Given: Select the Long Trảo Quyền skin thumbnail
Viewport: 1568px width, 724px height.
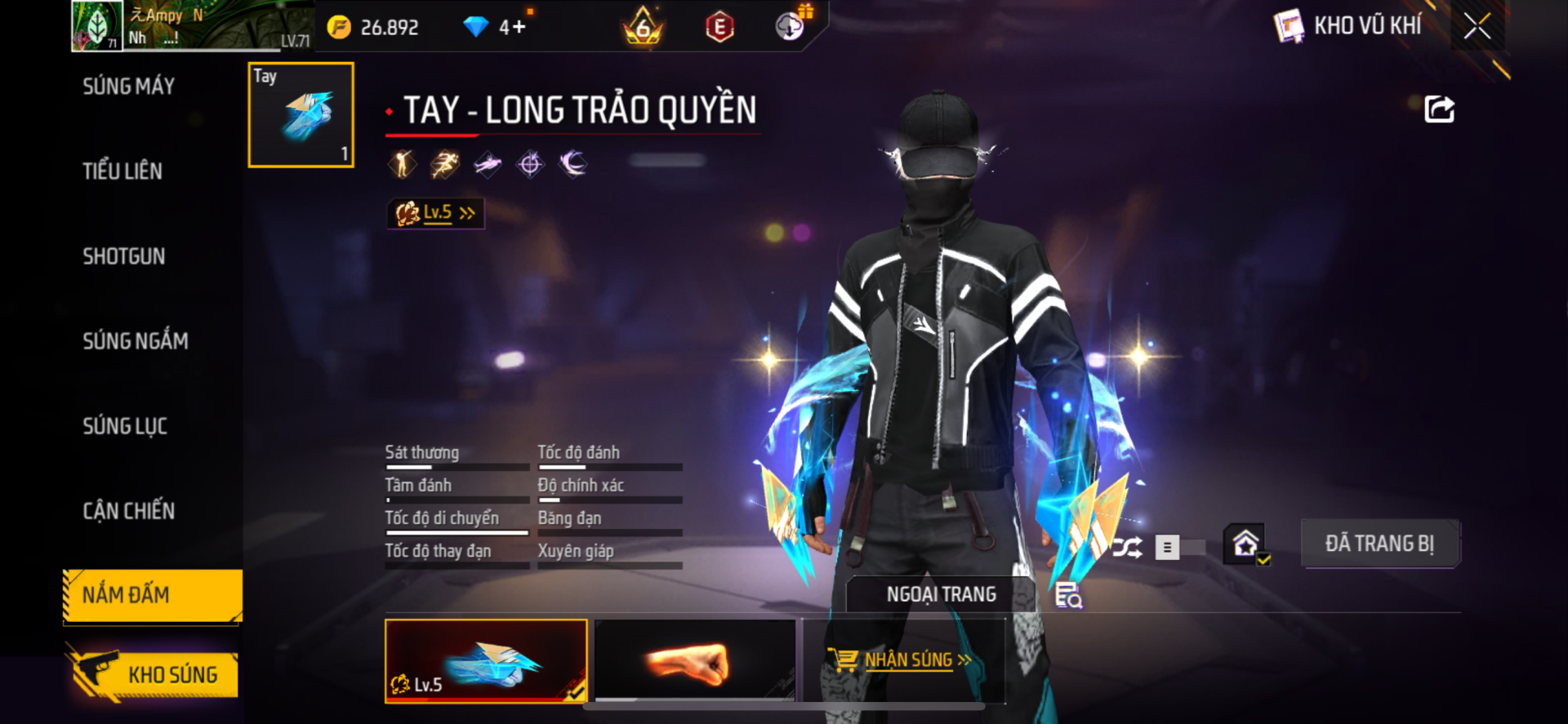Looking at the screenshot, I should pos(486,660).
